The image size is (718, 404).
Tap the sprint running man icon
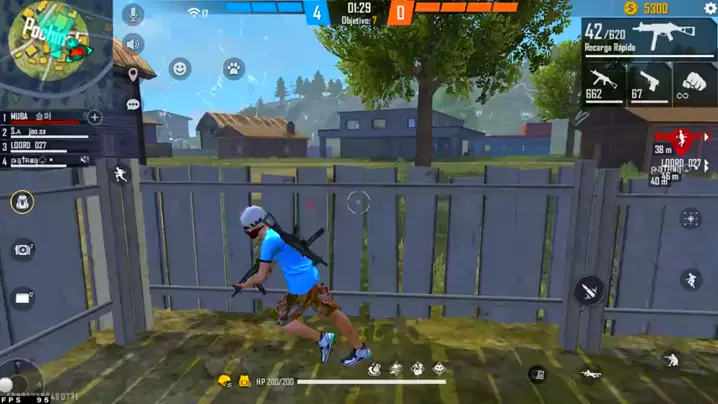coord(120,174)
